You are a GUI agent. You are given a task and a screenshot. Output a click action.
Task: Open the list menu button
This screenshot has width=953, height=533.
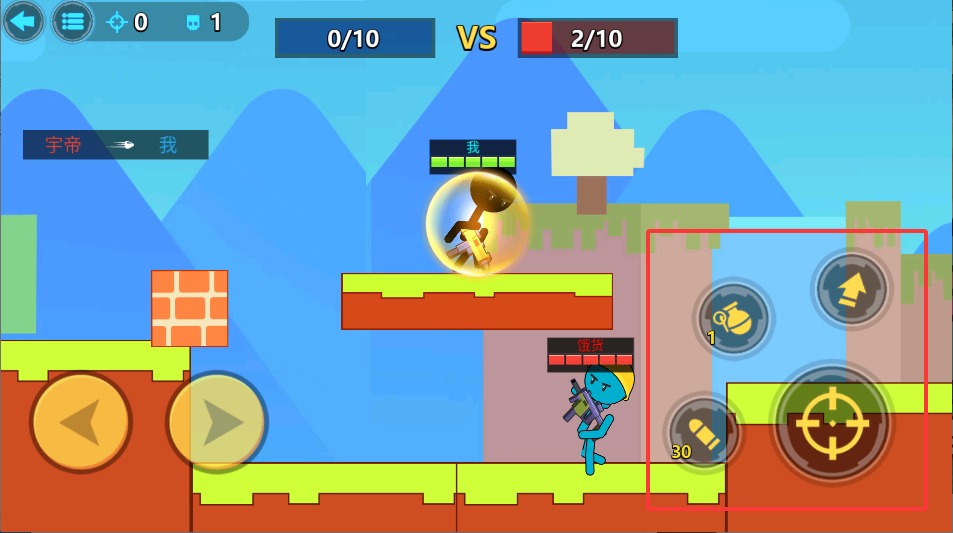click(x=72, y=21)
